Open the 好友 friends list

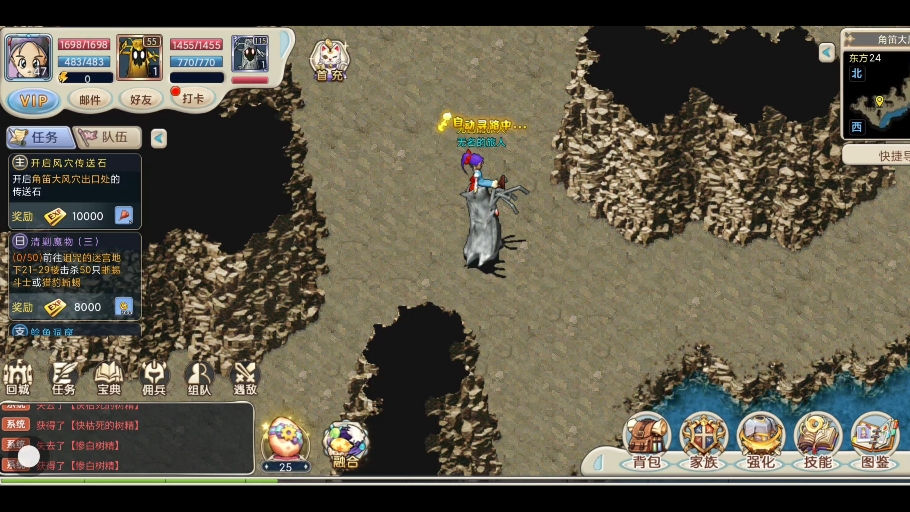pyautogui.click(x=140, y=100)
